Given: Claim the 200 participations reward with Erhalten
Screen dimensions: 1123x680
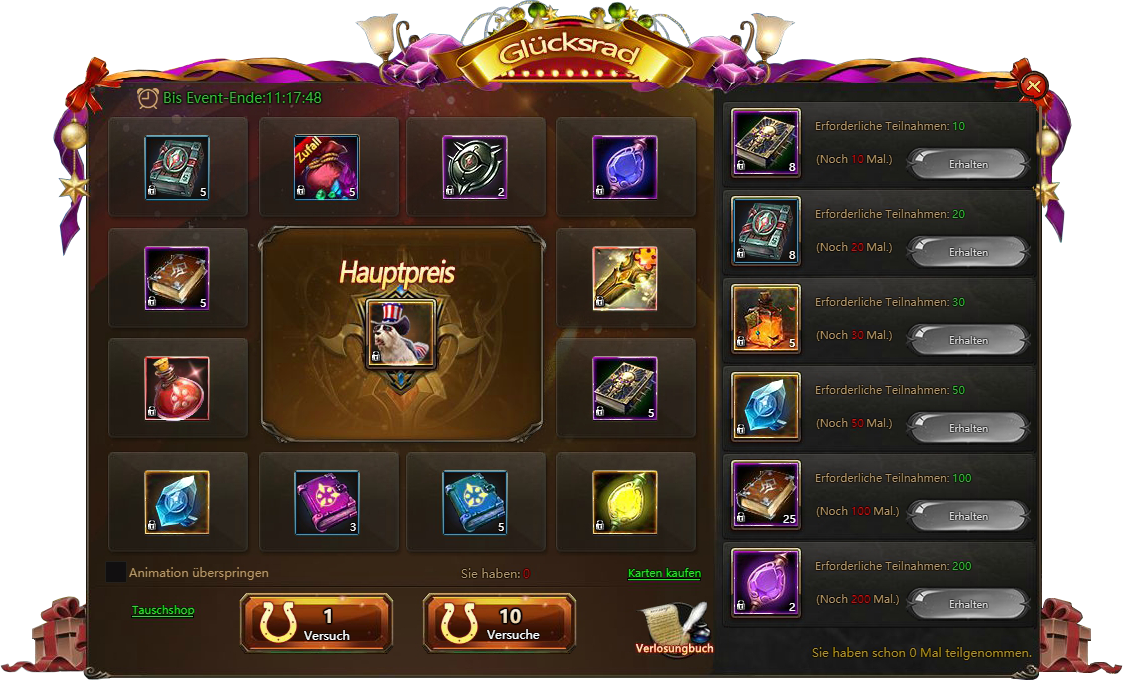Looking at the screenshot, I should tap(967, 604).
